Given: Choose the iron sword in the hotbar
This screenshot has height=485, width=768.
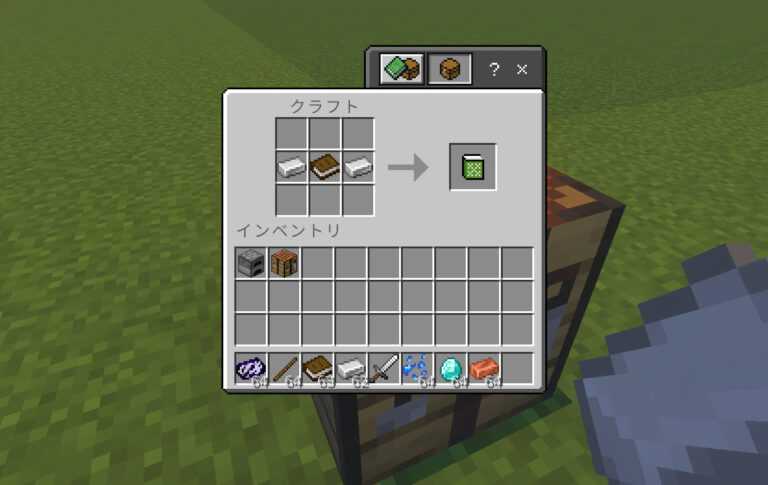Looking at the screenshot, I should click(x=385, y=369).
